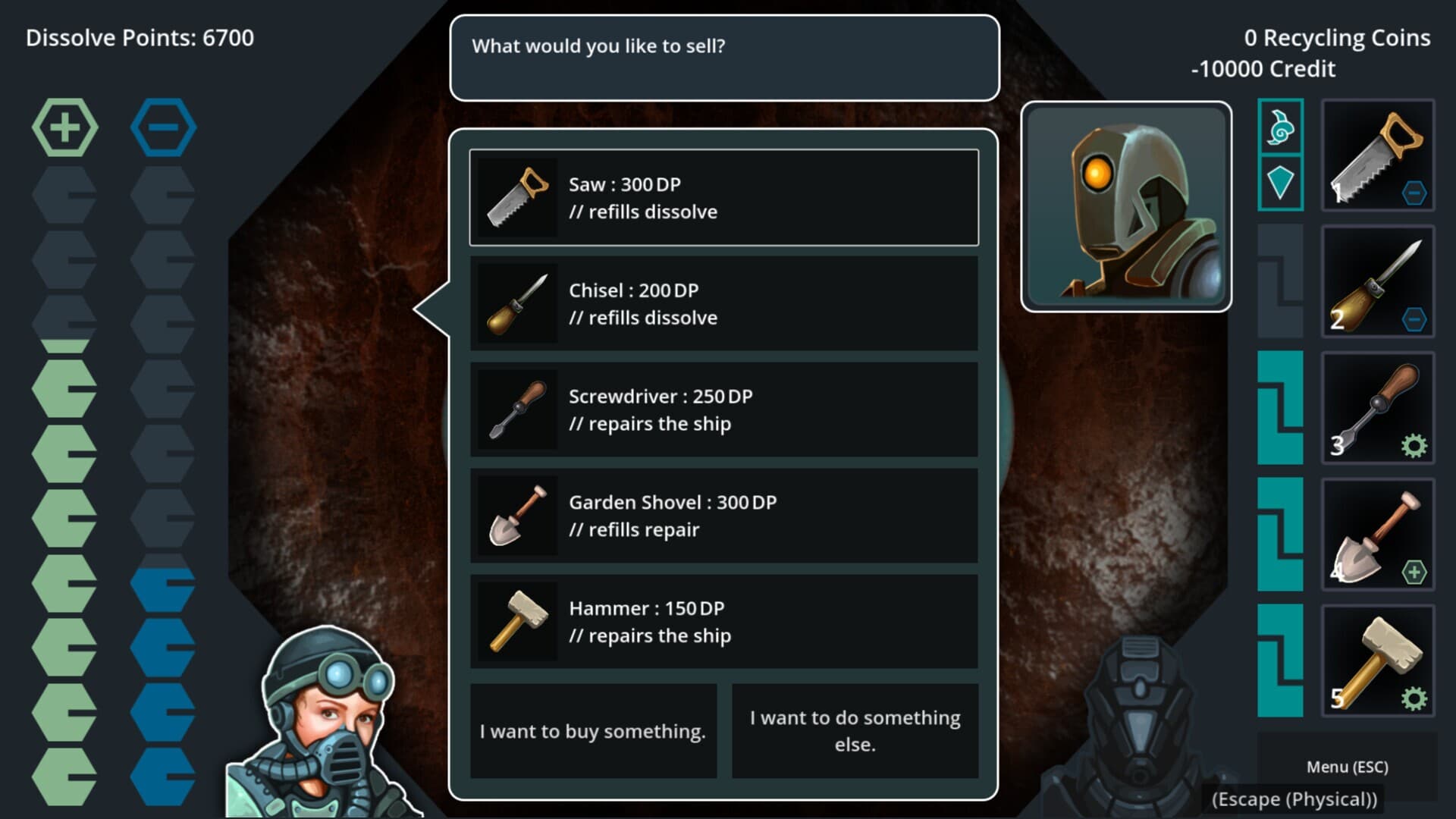Pick "I want to do something else."

[855, 731]
